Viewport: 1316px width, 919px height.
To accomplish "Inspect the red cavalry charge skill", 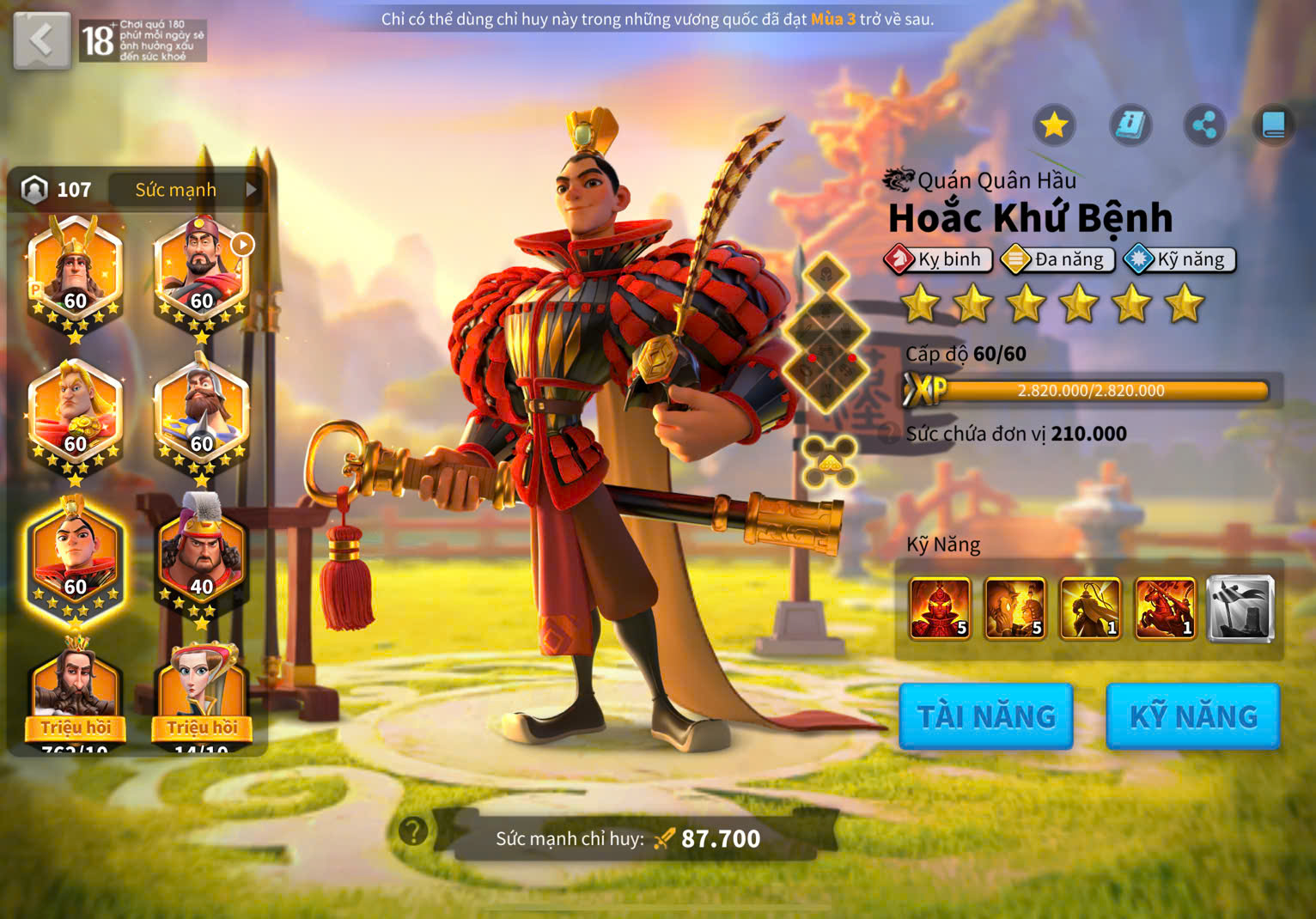I will coord(1166,609).
